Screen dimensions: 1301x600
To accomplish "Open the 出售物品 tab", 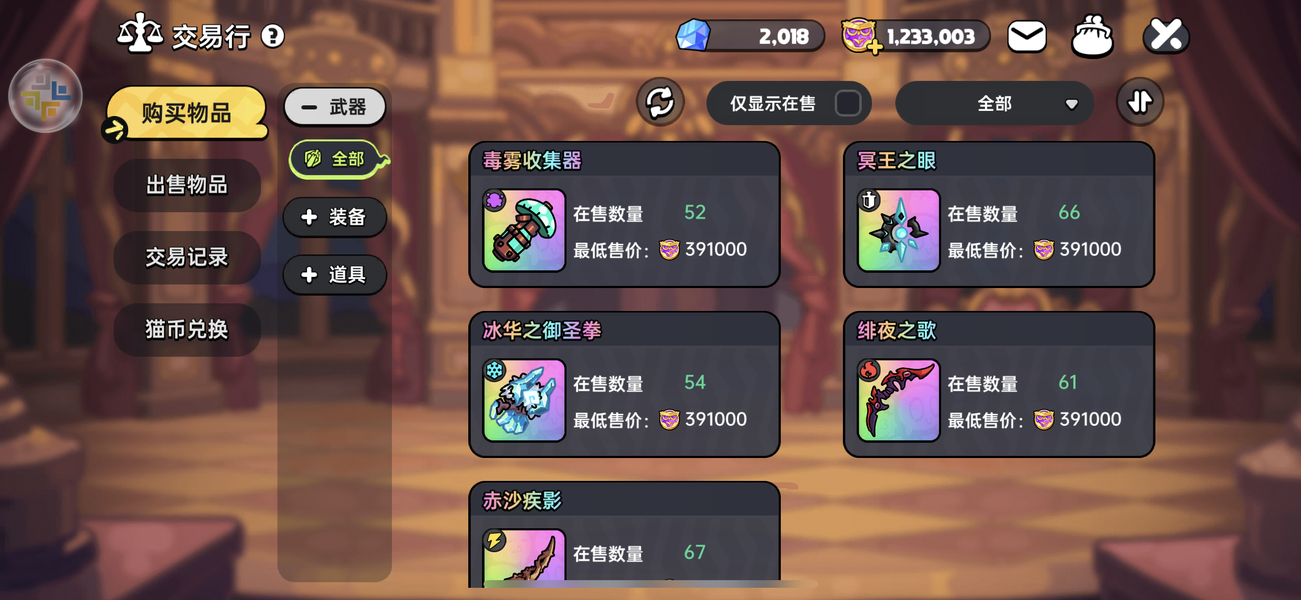I will [187, 185].
